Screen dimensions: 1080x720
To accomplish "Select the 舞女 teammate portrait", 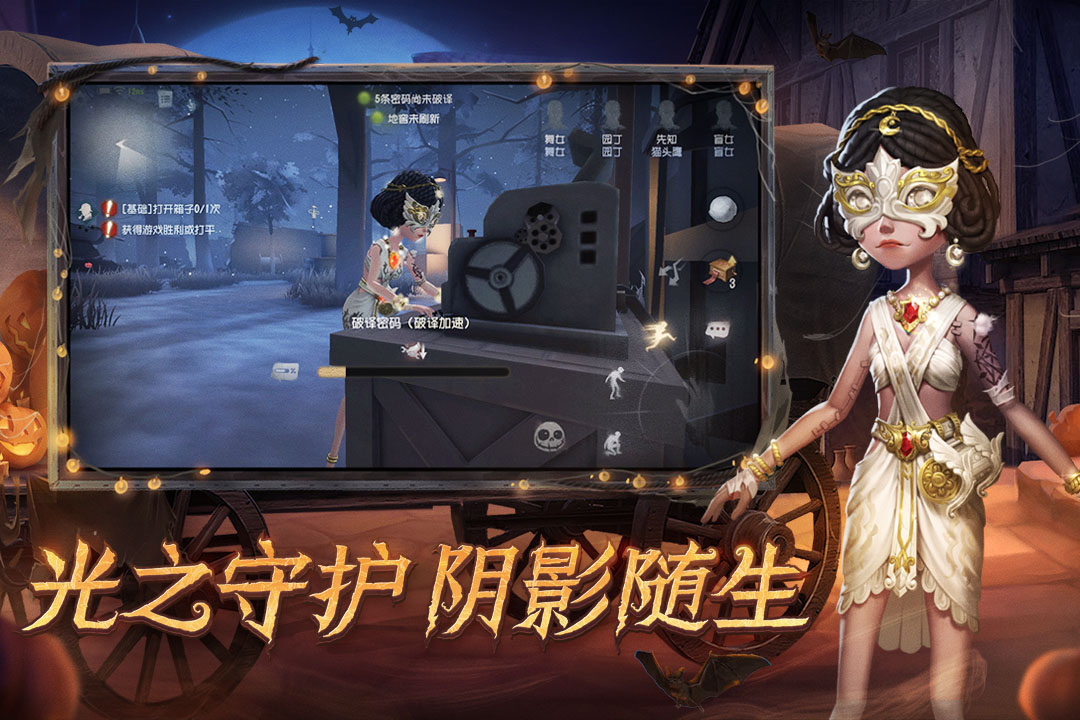I will click(554, 115).
